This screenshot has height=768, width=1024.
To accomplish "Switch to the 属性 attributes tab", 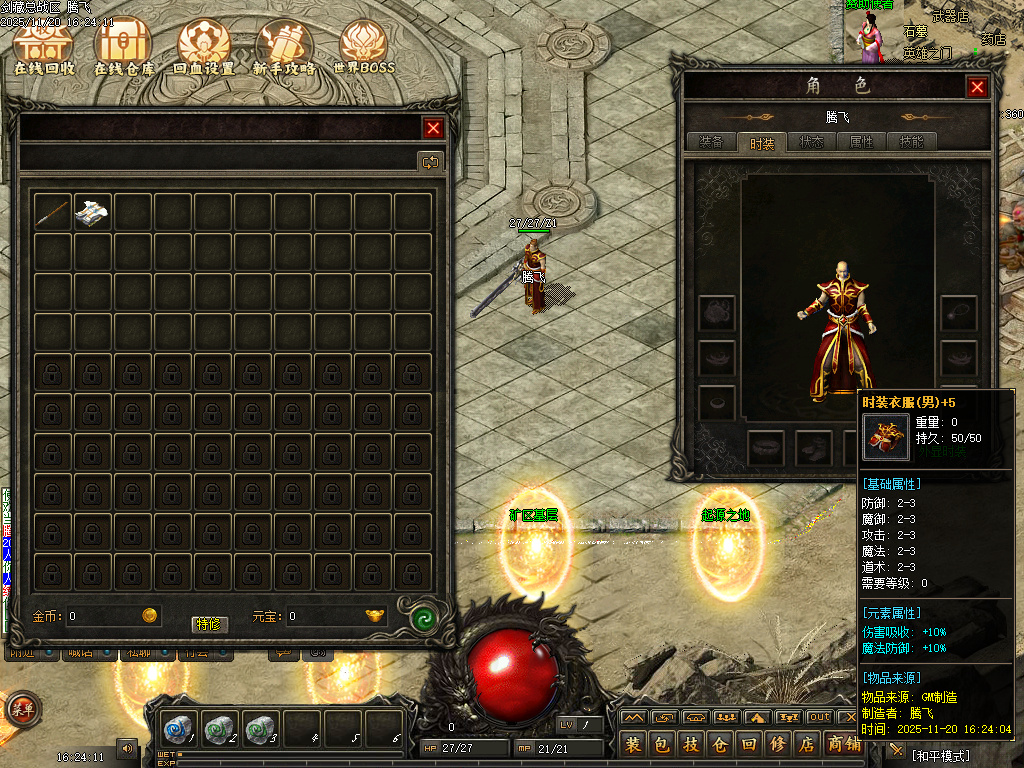I will (x=861, y=142).
